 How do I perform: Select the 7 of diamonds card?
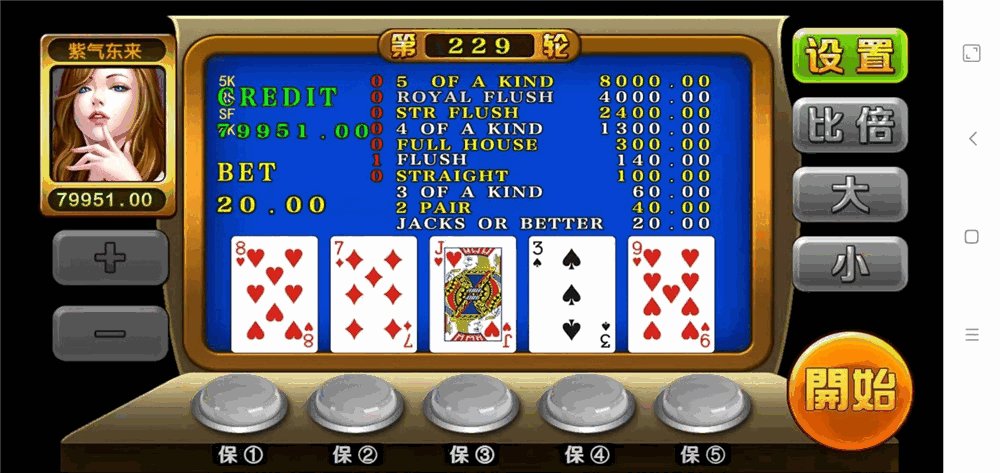pyautogui.click(x=373, y=294)
